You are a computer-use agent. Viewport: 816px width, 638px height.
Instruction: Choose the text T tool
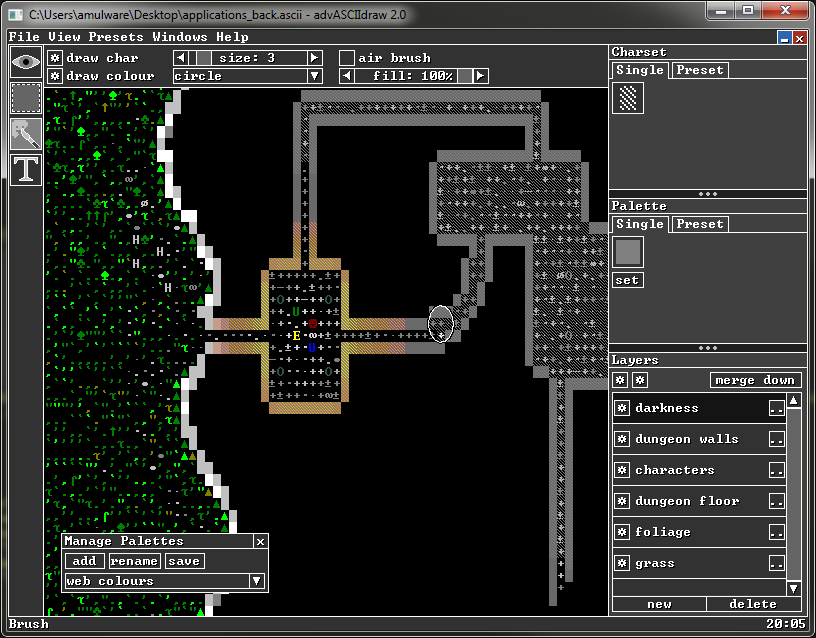click(x=26, y=168)
